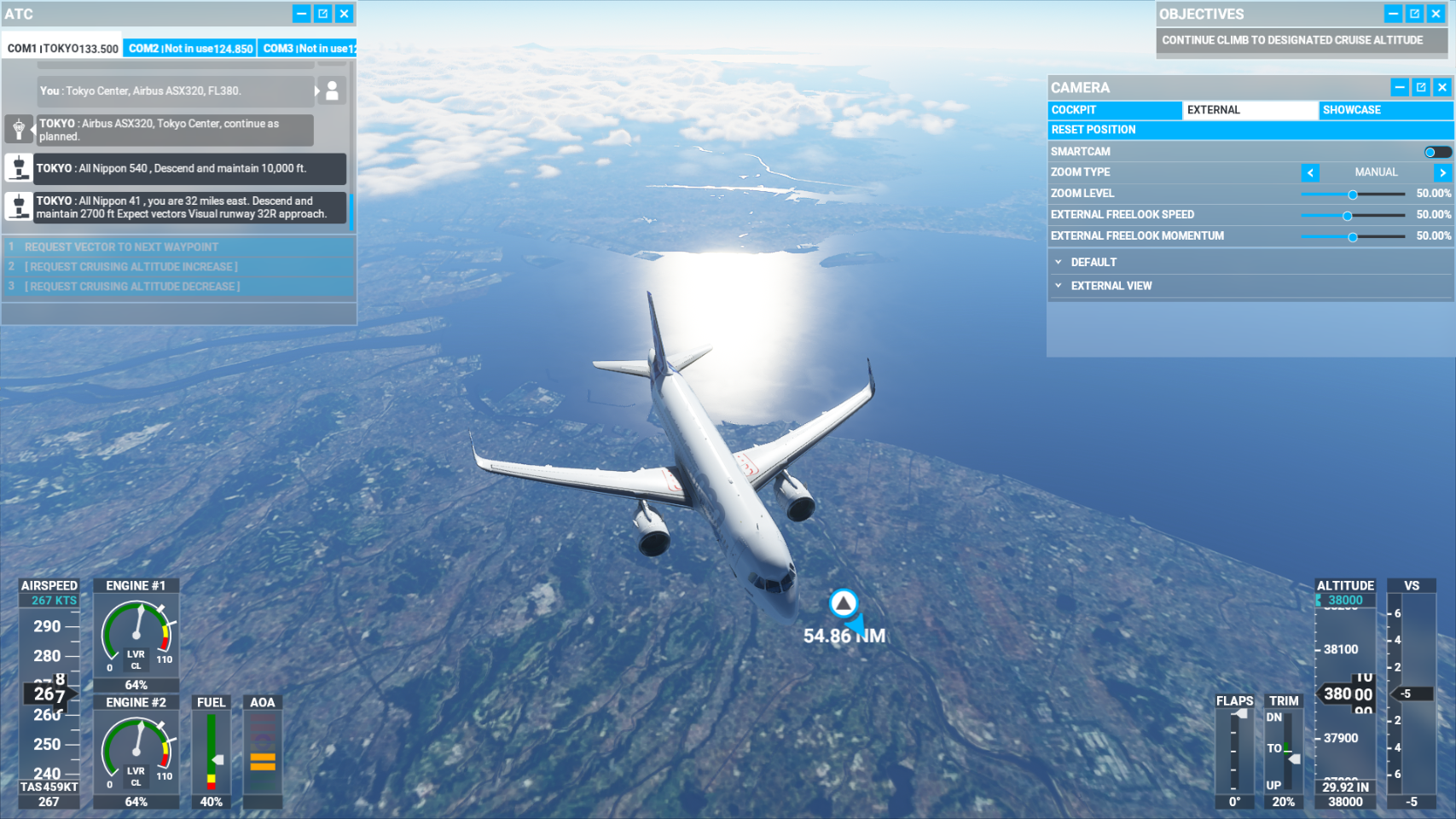Toggle the Smartcam switch
Image resolution: width=1456 pixels, height=819 pixels.
[x=1436, y=152]
